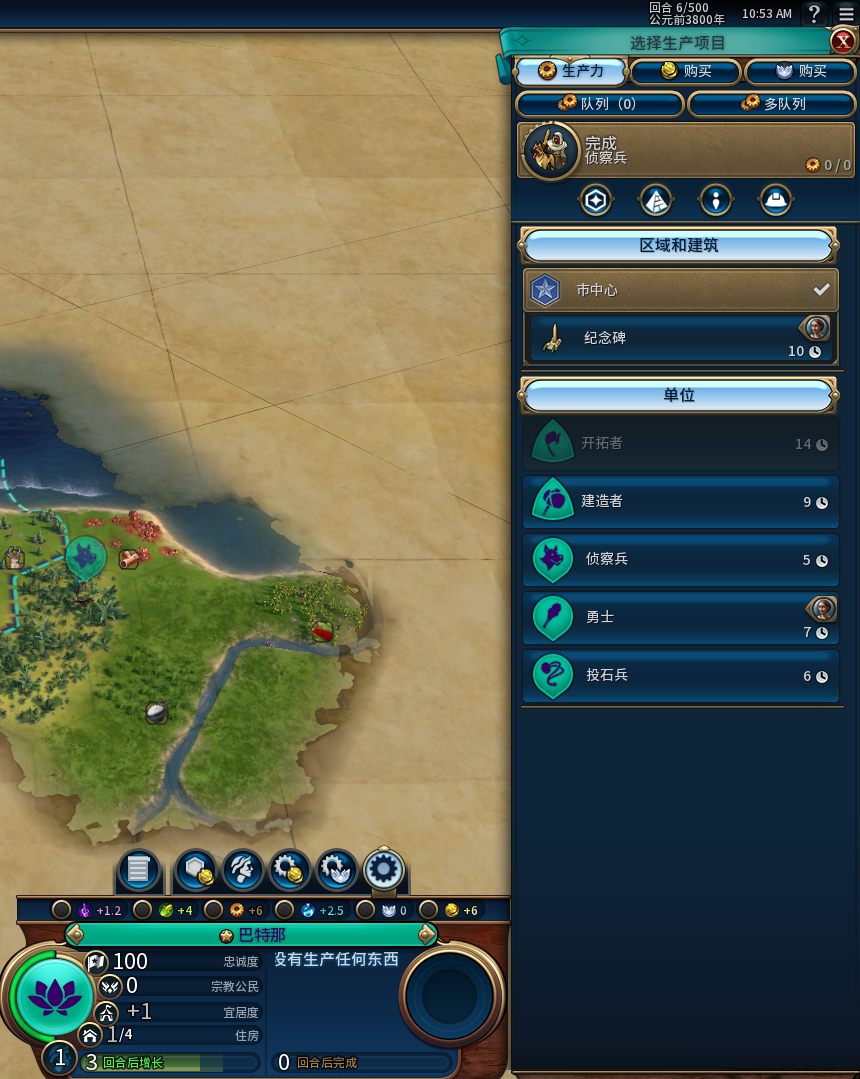Open the 队列 (0) queue tab

pos(599,104)
